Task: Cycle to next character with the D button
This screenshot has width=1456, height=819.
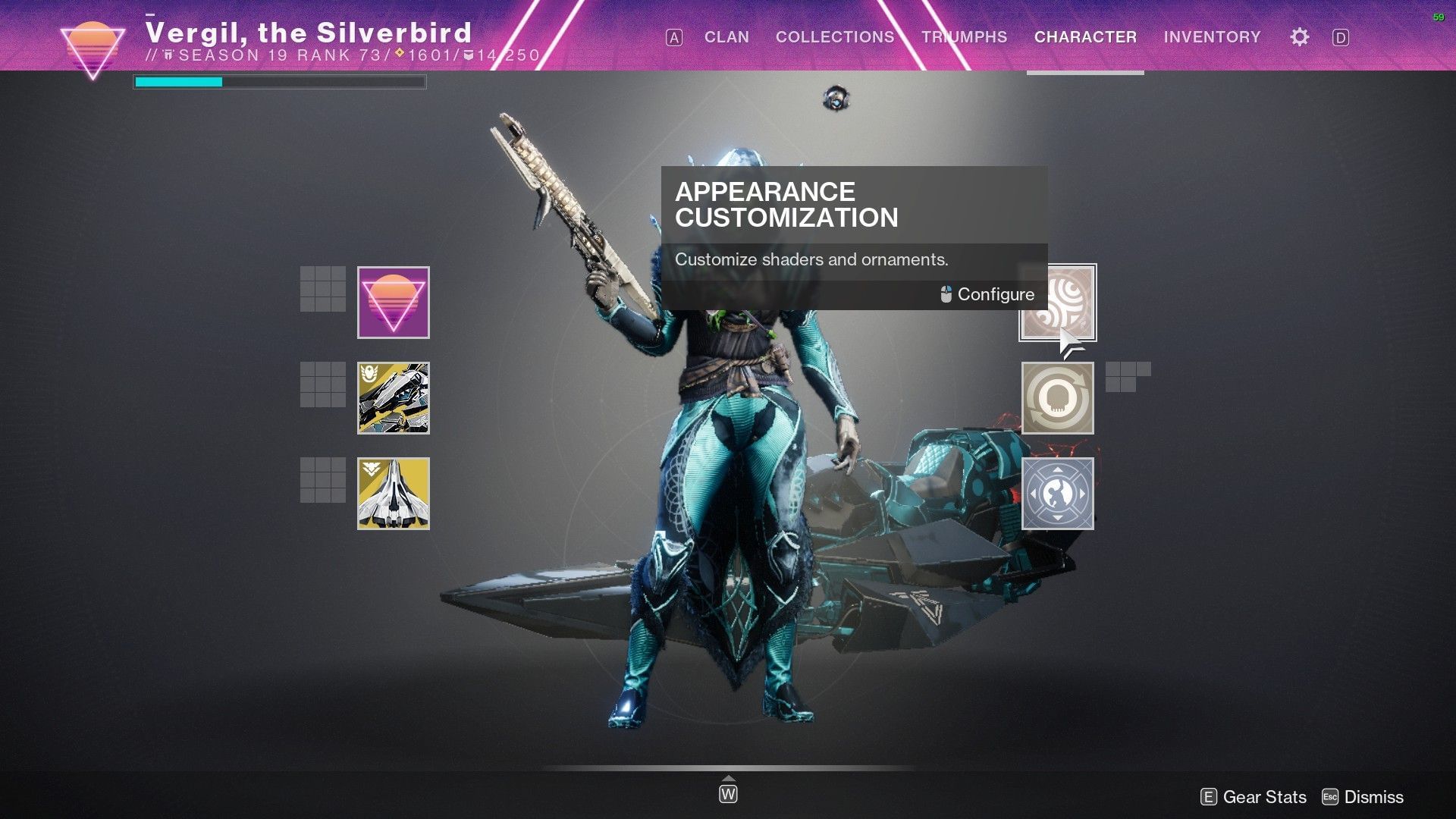Action: [1342, 36]
